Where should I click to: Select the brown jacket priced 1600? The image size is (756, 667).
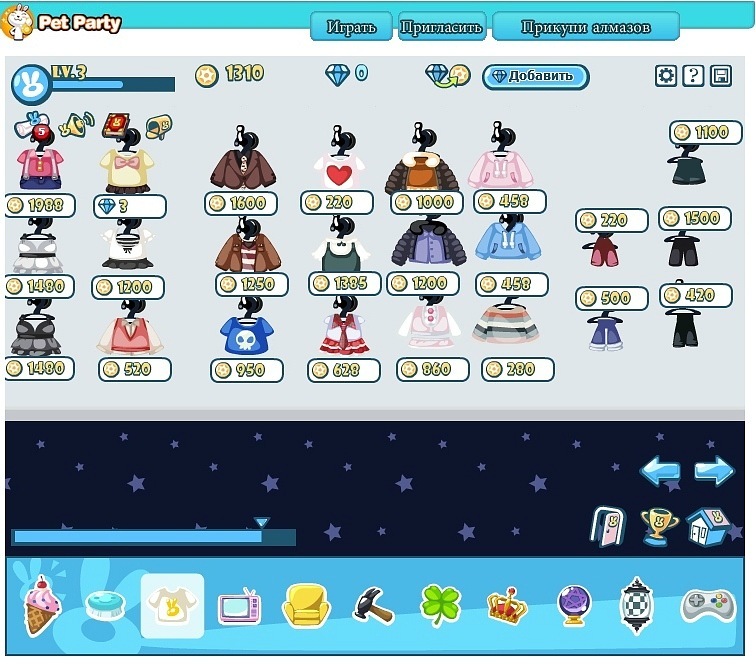coord(243,165)
